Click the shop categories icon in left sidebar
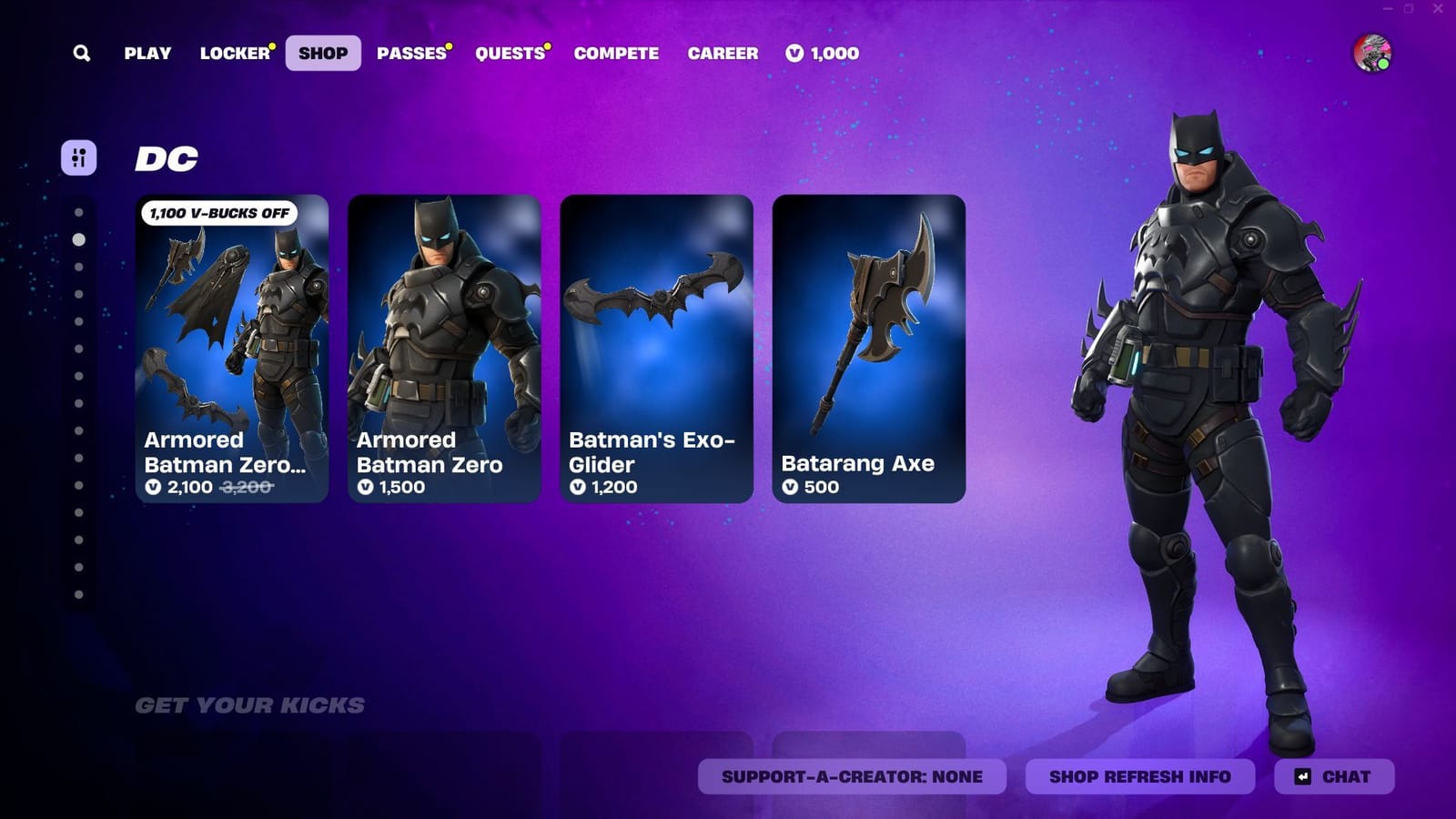 [x=80, y=158]
